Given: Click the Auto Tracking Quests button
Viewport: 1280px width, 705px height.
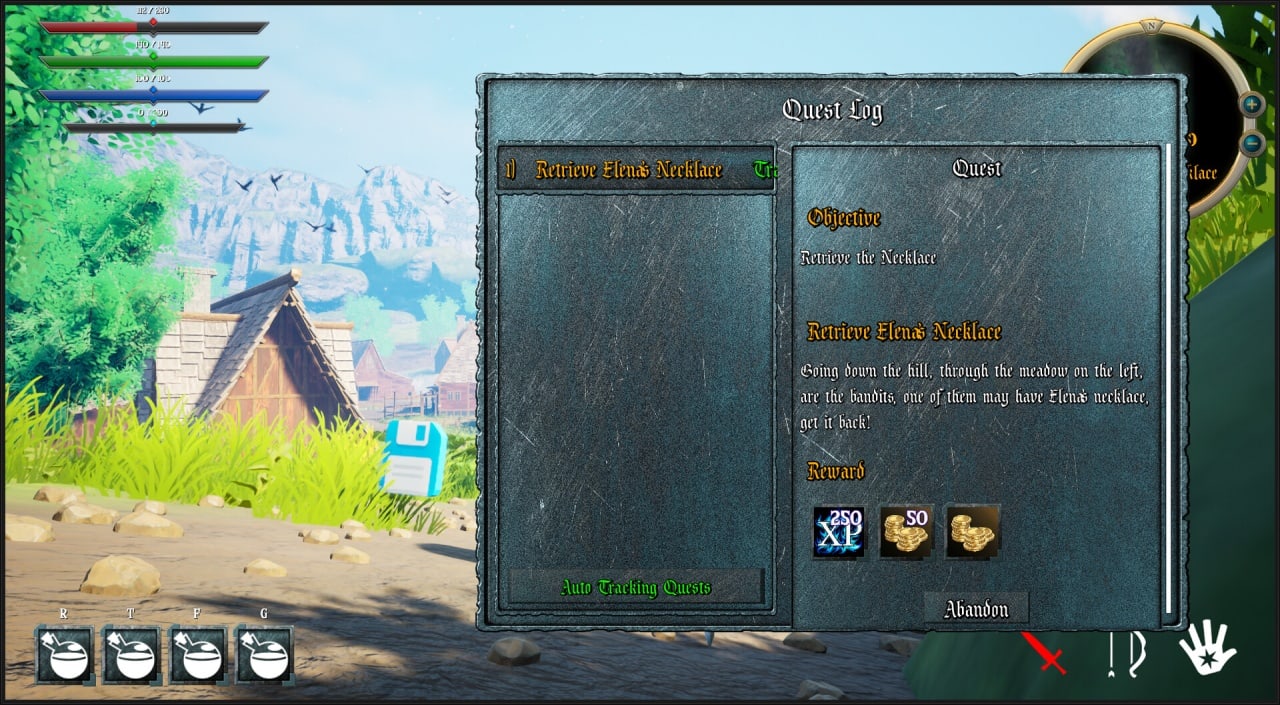Looking at the screenshot, I should click(636, 587).
